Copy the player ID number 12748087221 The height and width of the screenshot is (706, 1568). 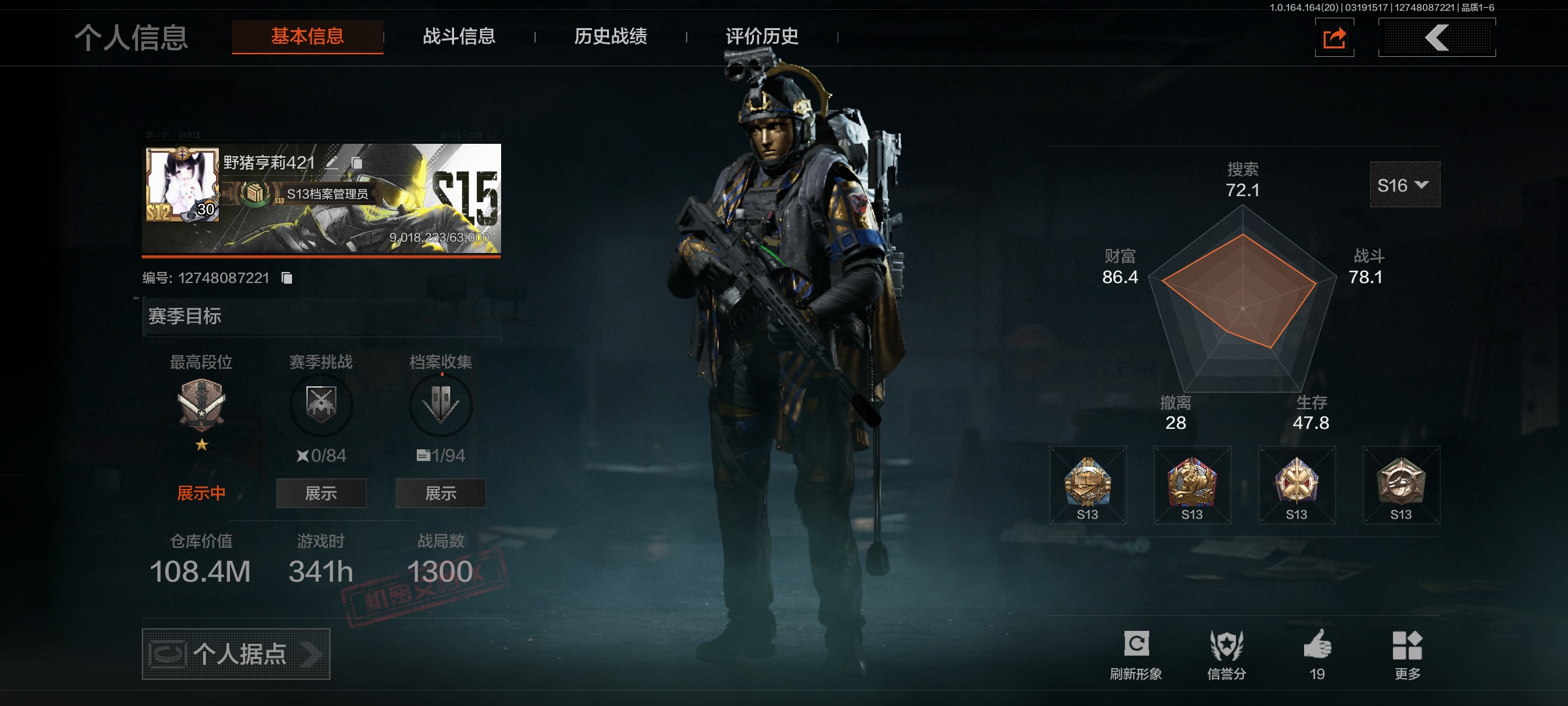point(287,278)
